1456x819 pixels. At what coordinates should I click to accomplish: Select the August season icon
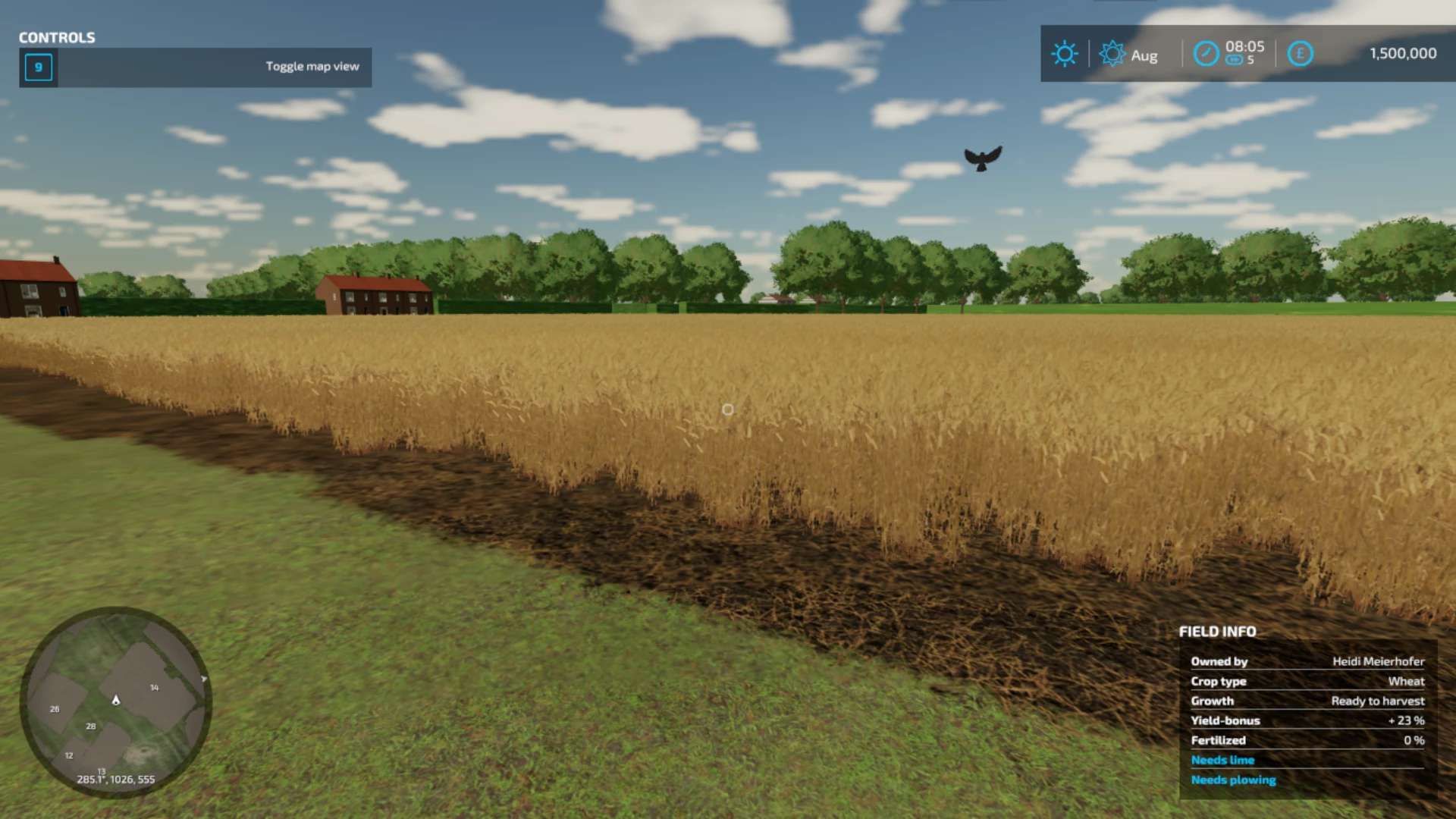coord(1112,54)
